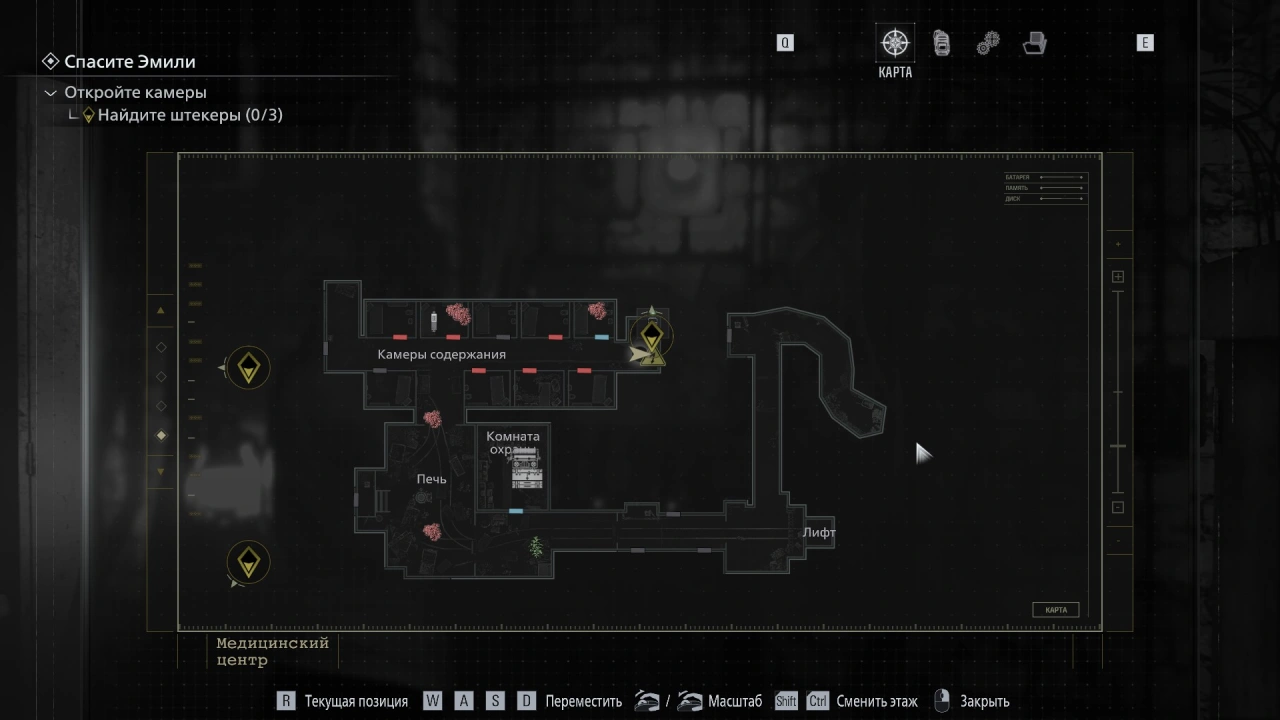The image size is (1280, 720).
Task: Open the backpack inventory tab
Action: click(x=941, y=43)
